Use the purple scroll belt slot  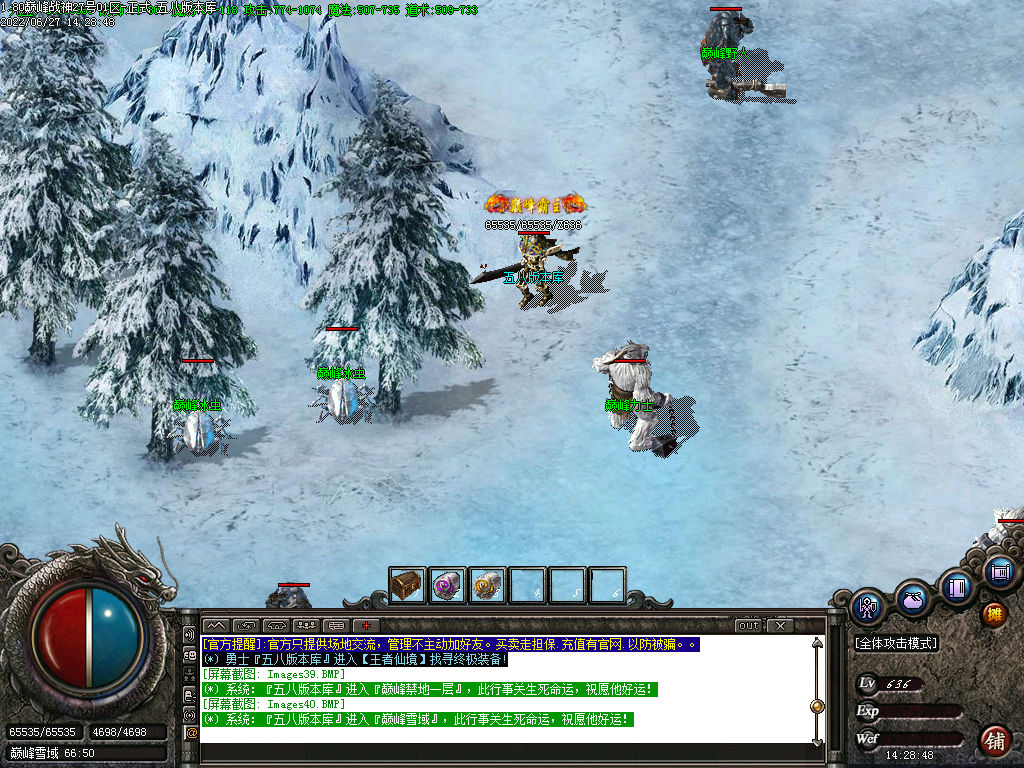point(447,585)
